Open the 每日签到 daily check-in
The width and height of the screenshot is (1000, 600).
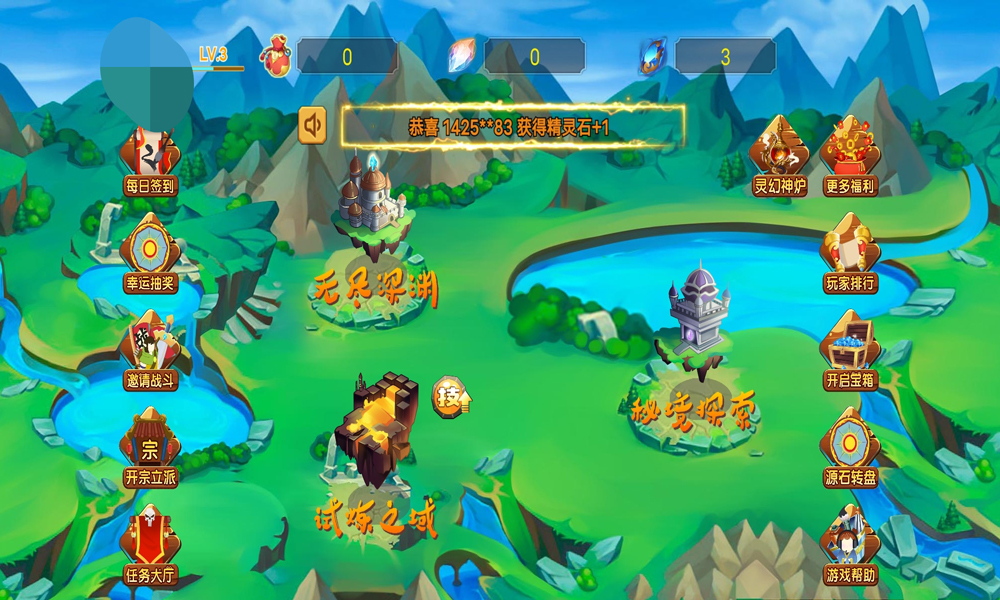[150, 160]
